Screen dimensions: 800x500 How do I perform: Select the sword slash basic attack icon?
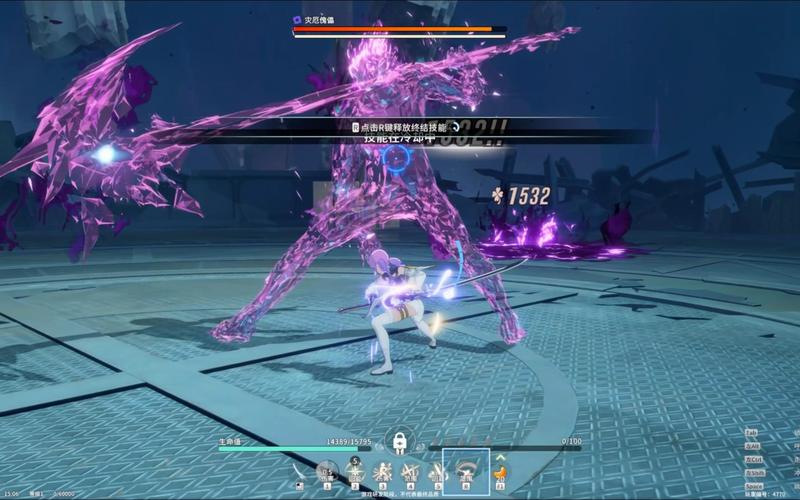pos(299,473)
